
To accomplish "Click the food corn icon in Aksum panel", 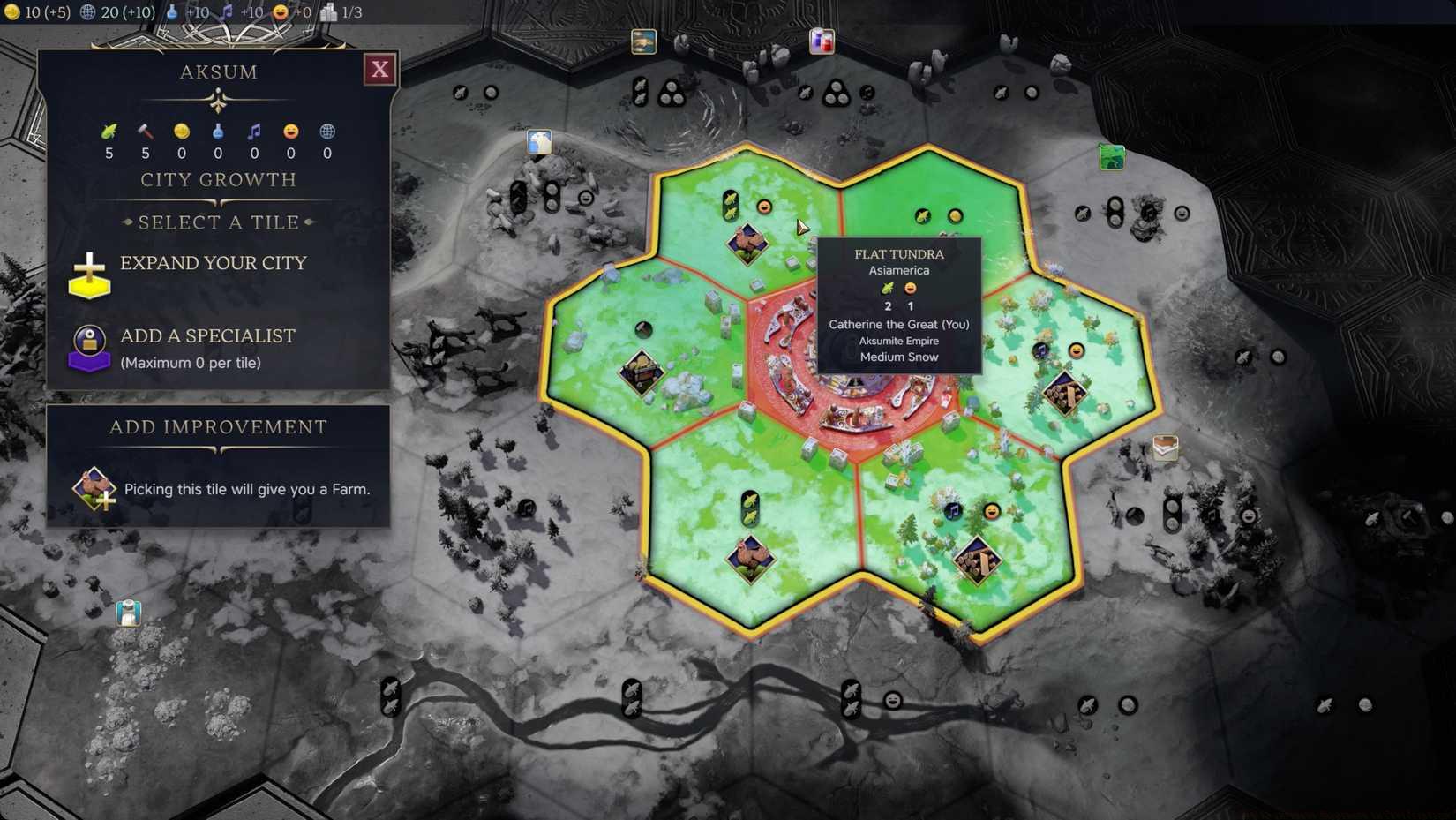I will coord(108,131).
